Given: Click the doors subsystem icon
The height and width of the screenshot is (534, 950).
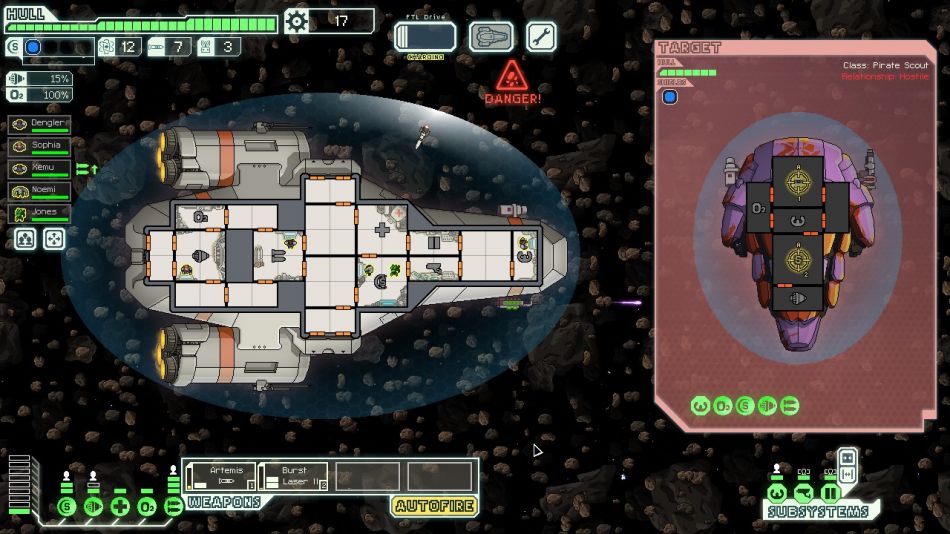Looking at the screenshot, I should click(x=830, y=493).
